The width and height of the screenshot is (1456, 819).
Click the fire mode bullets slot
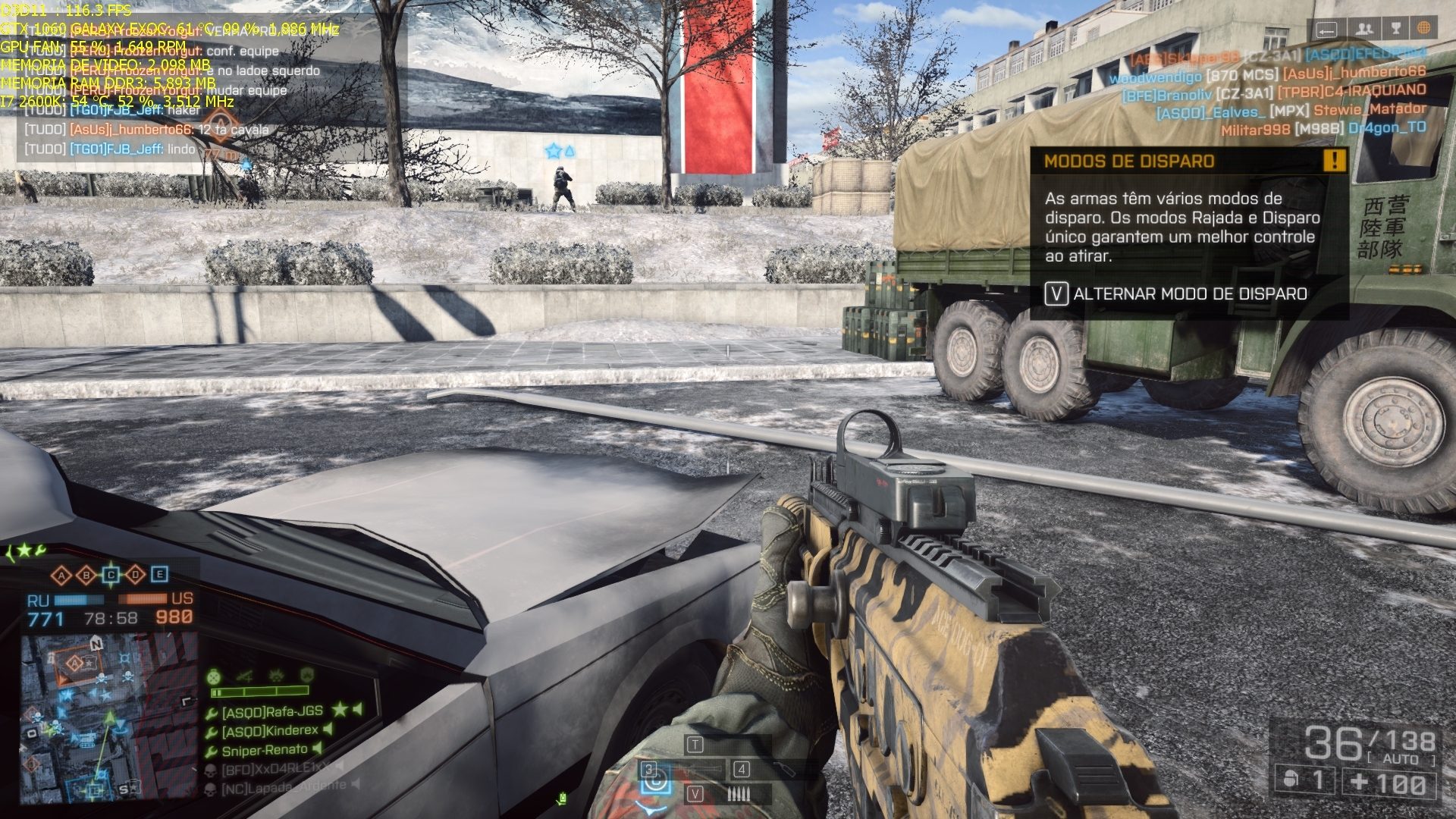(738, 794)
